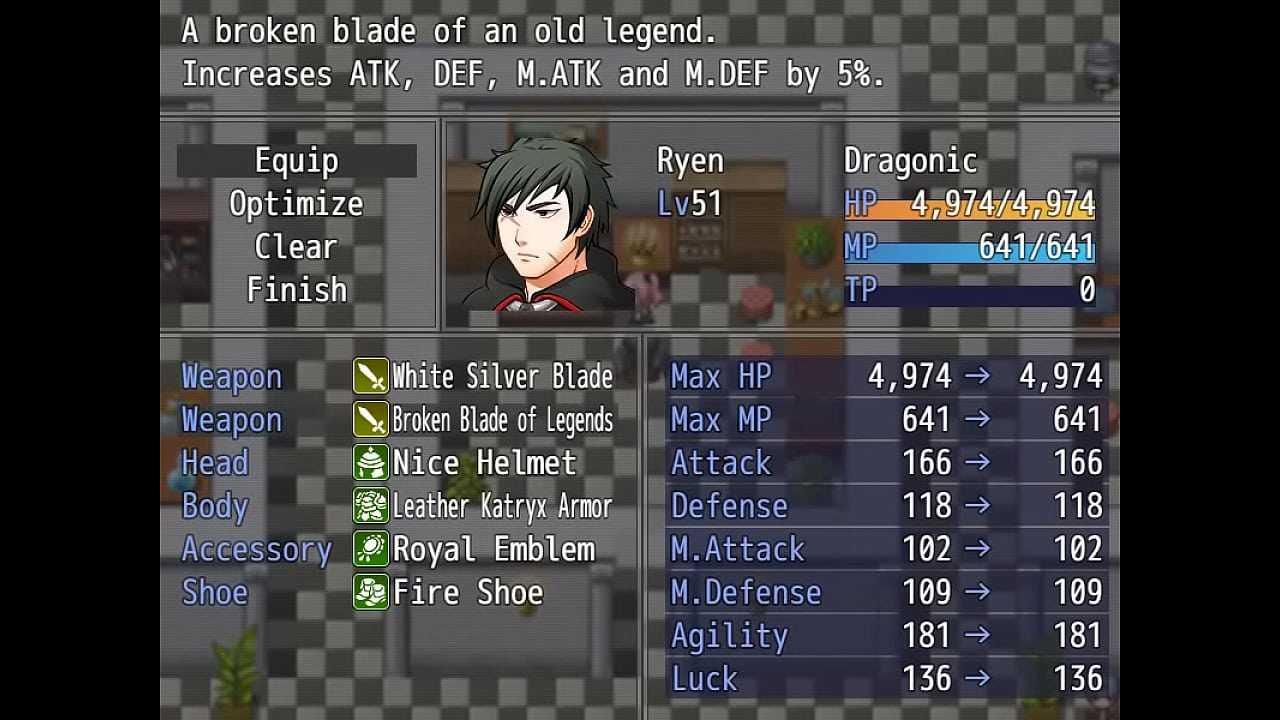Select Finish to exit equipment
This screenshot has width=1280, height=720.
pos(296,290)
